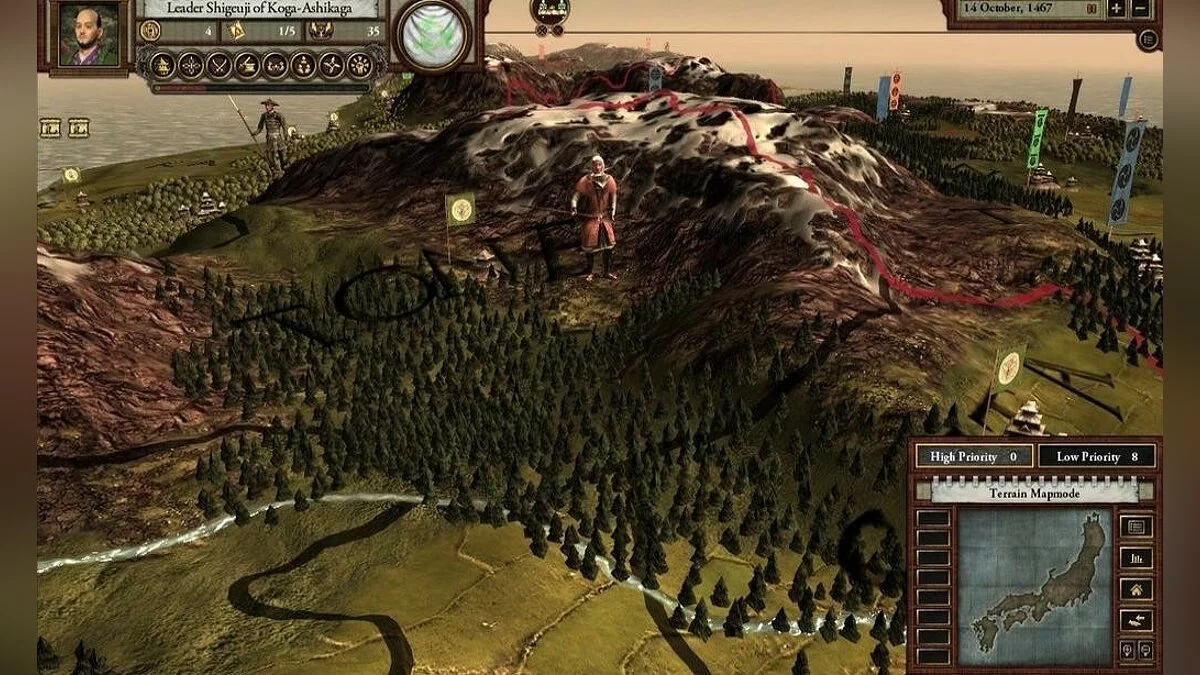This screenshot has height=675, width=1200.
Task: Decrease game speed with the minus button
Action: coord(1141,9)
